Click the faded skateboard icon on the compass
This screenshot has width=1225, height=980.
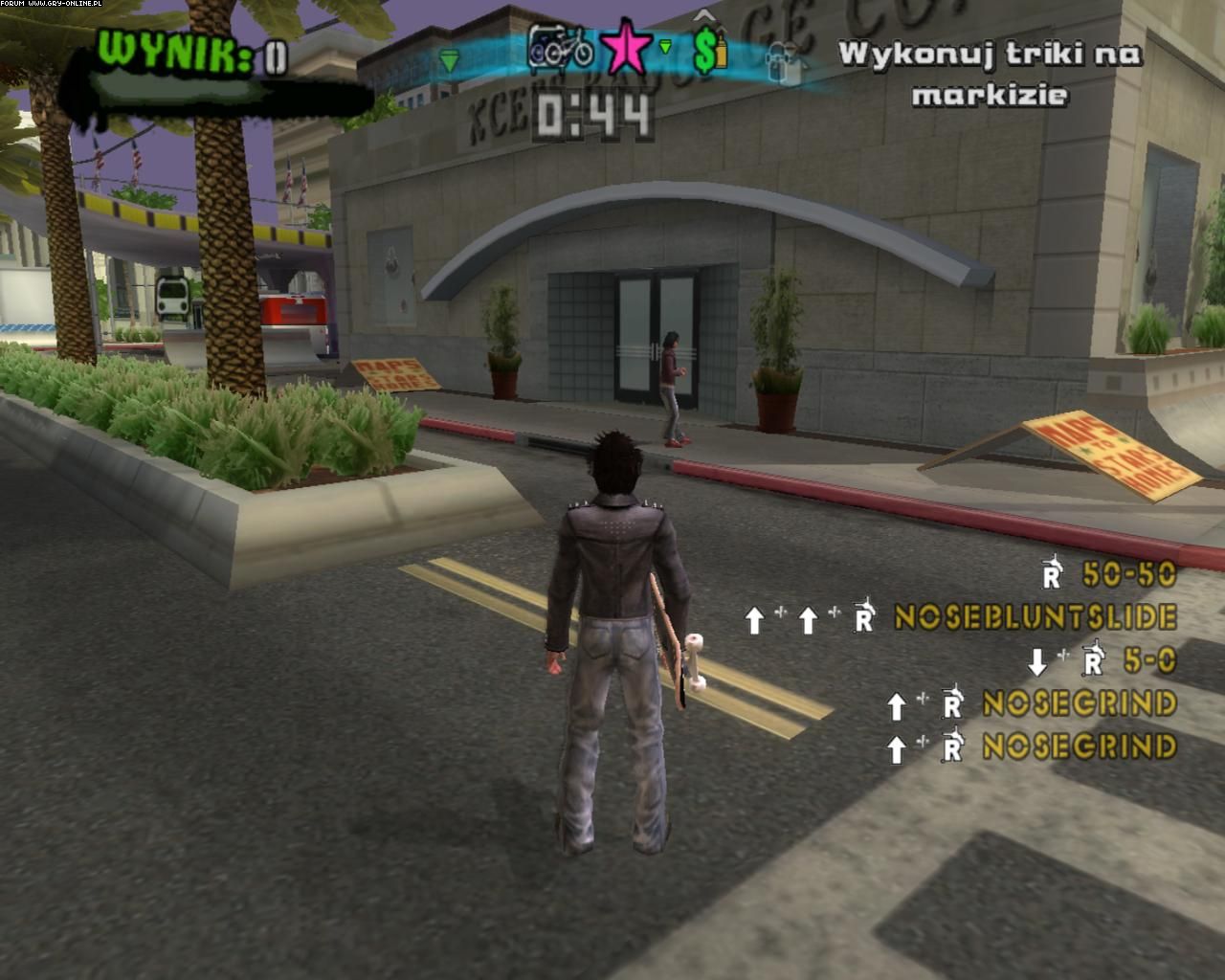click(x=783, y=60)
